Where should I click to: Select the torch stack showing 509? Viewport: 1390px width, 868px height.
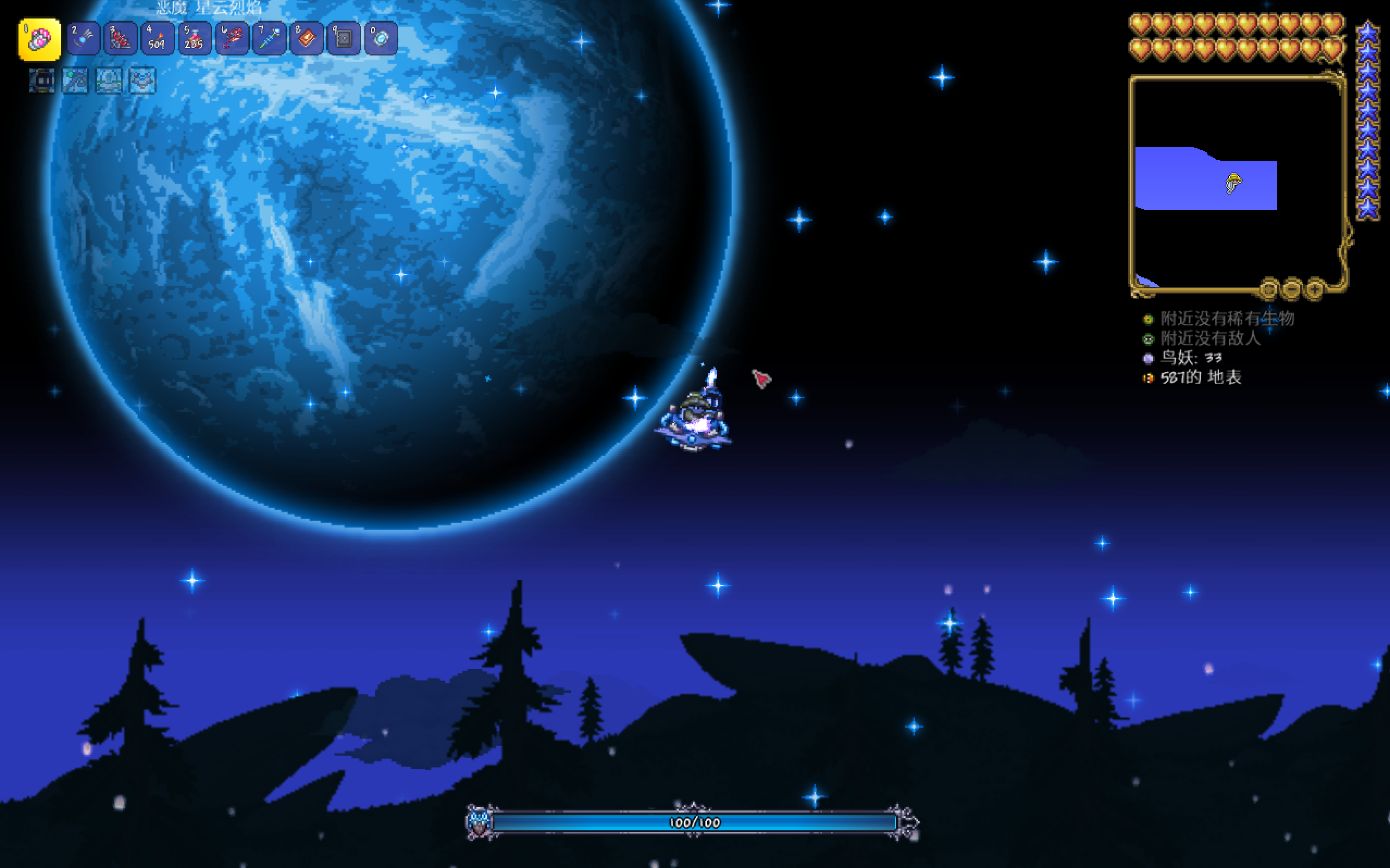coord(157,39)
